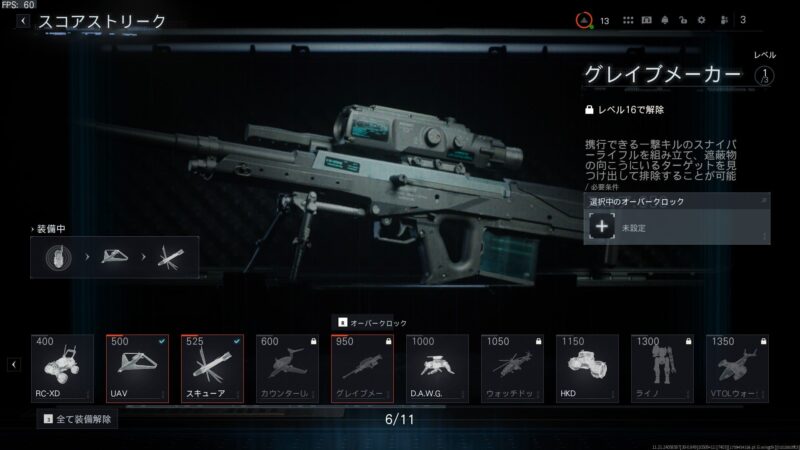Open the settings gear icon

(x=701, y=20)
